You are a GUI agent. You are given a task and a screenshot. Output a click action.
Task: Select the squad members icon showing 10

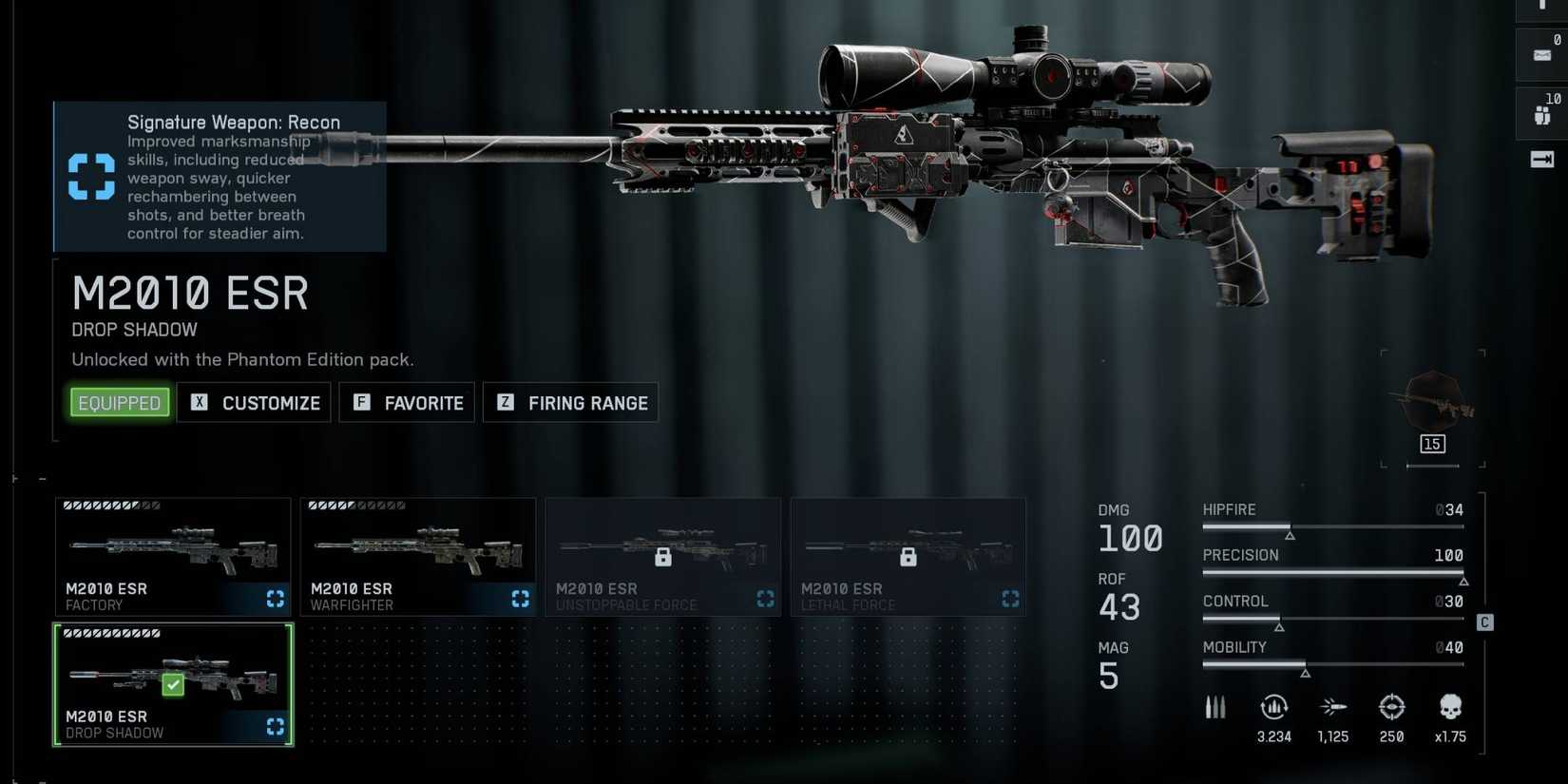pyautogui.click(x=1541, y=115)
